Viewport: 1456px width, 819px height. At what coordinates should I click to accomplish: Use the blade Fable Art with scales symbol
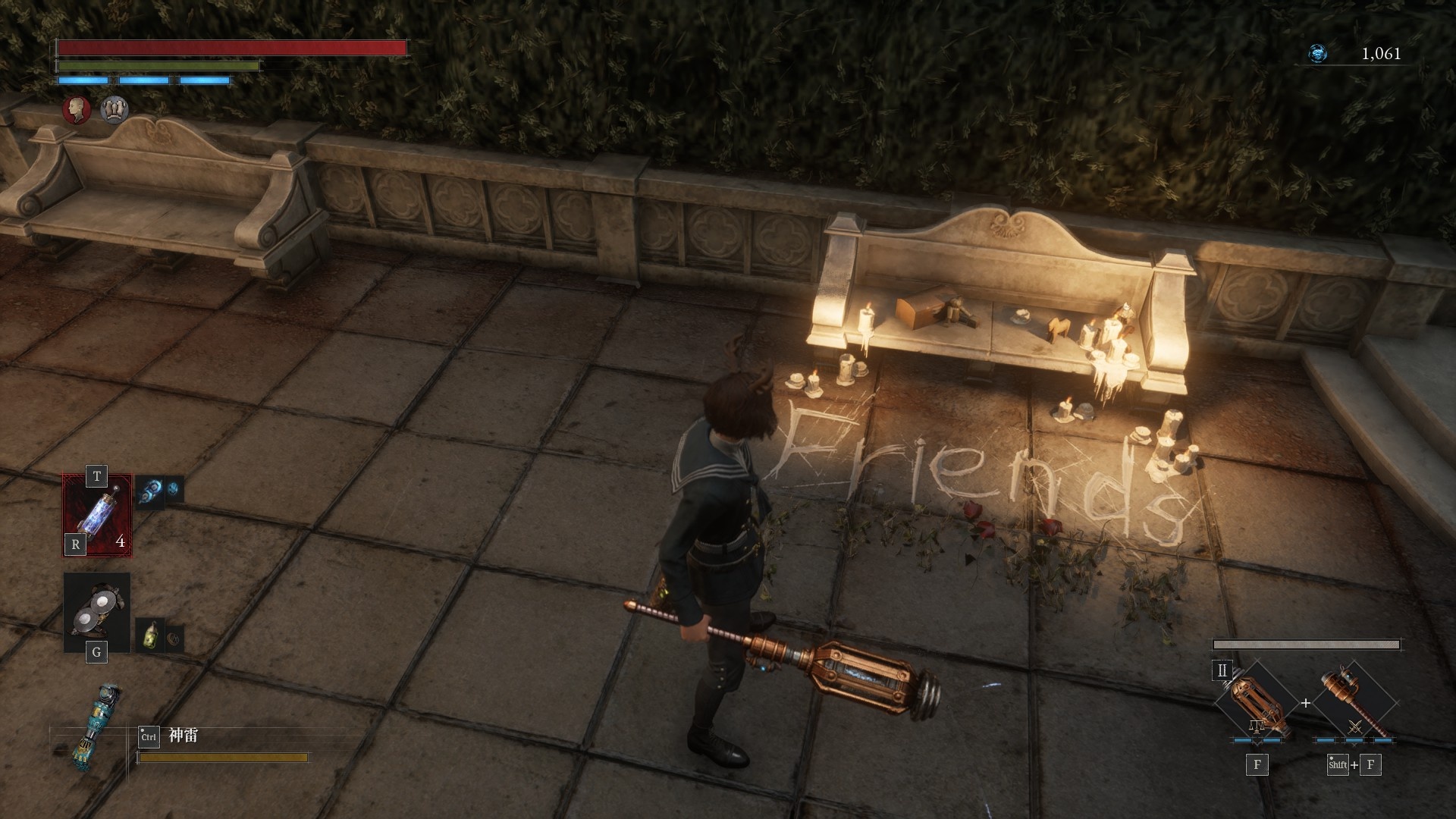pyautogui.click(x=1256, y=703)
